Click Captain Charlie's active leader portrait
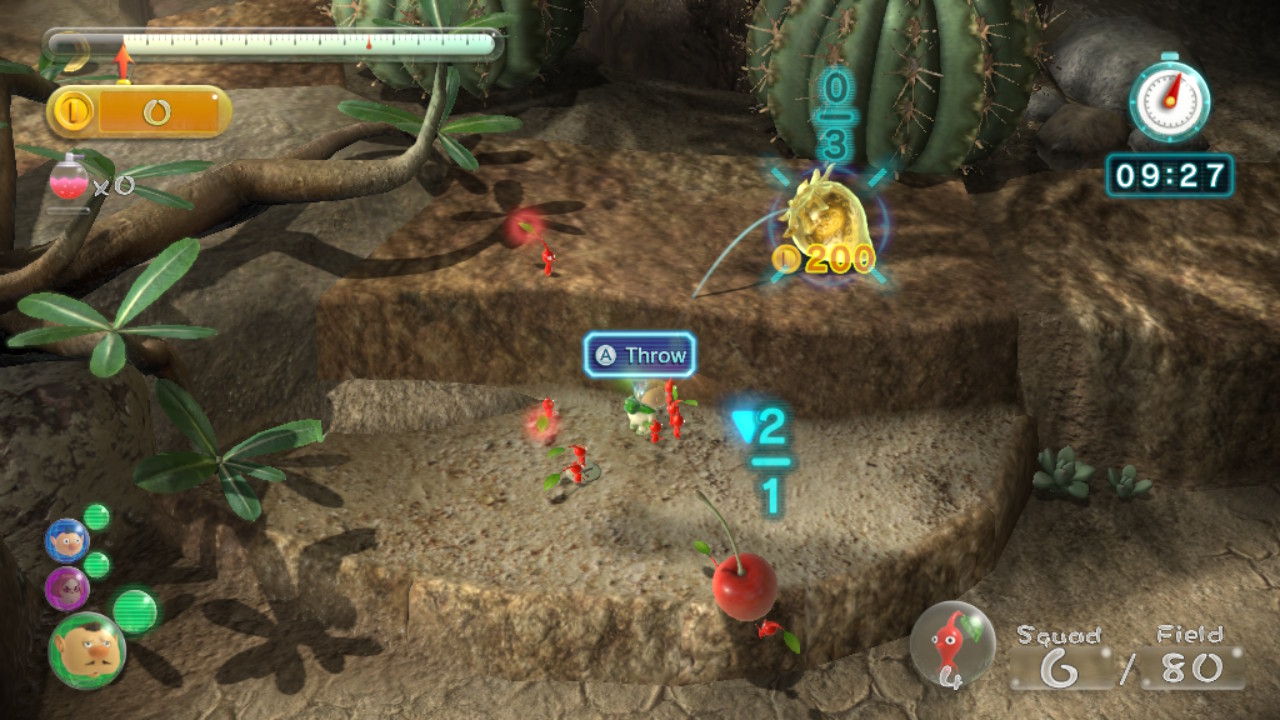This screenshot has width=1280, height=720. 87,651
